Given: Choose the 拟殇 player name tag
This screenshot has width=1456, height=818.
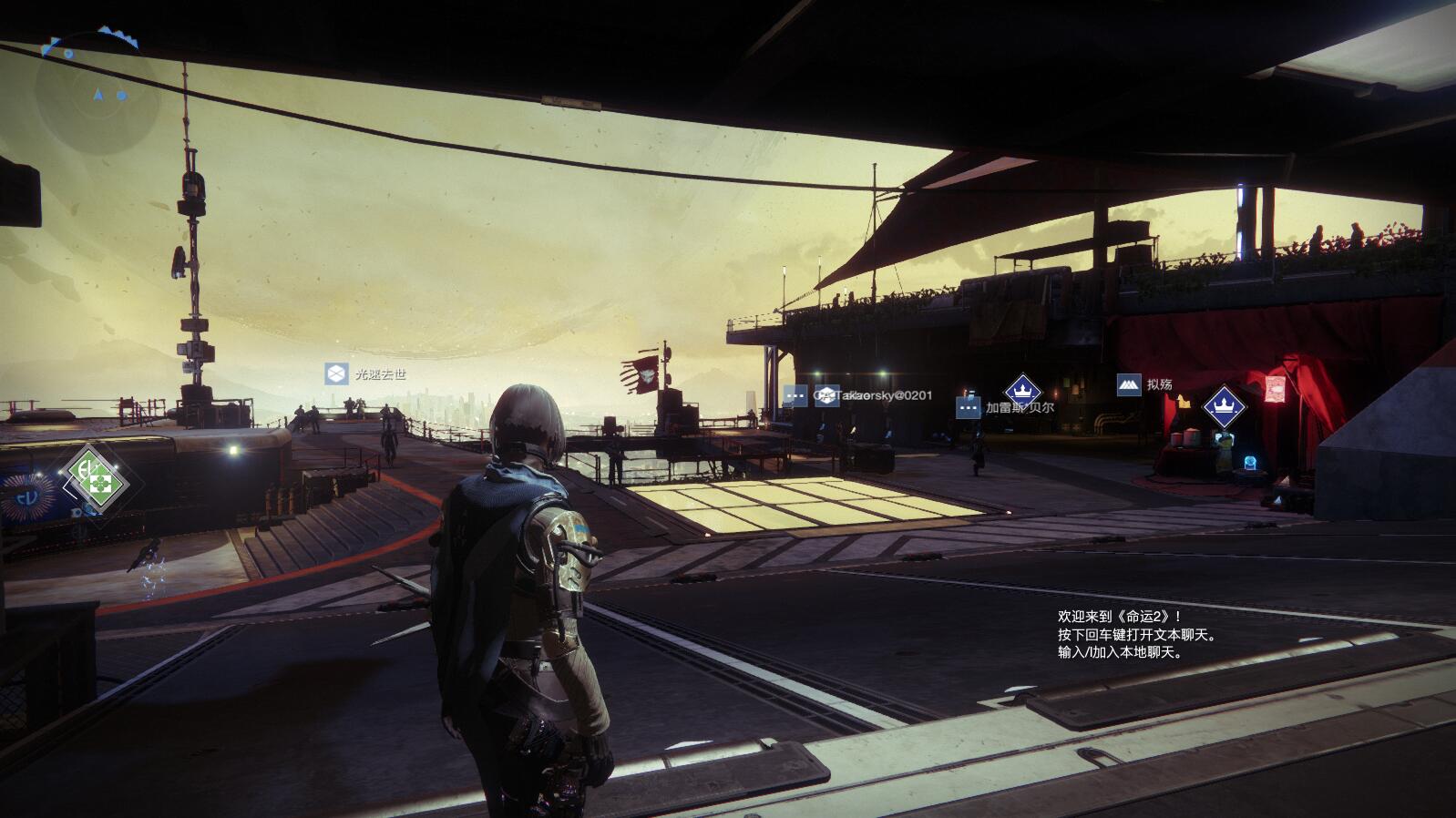Looking at the screenshot, I should click(1145, 384).
